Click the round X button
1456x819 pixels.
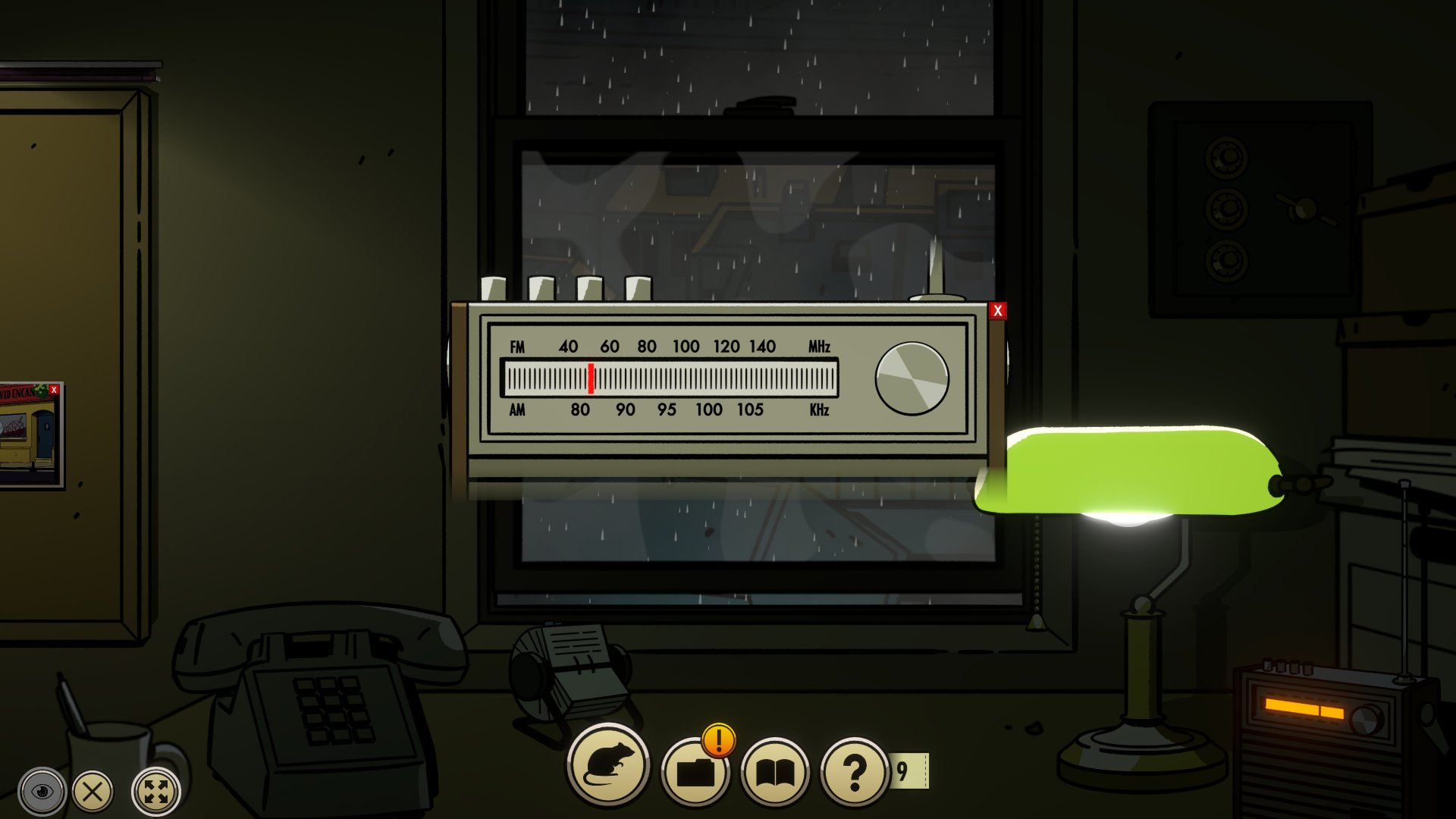(x=93, y=792)
